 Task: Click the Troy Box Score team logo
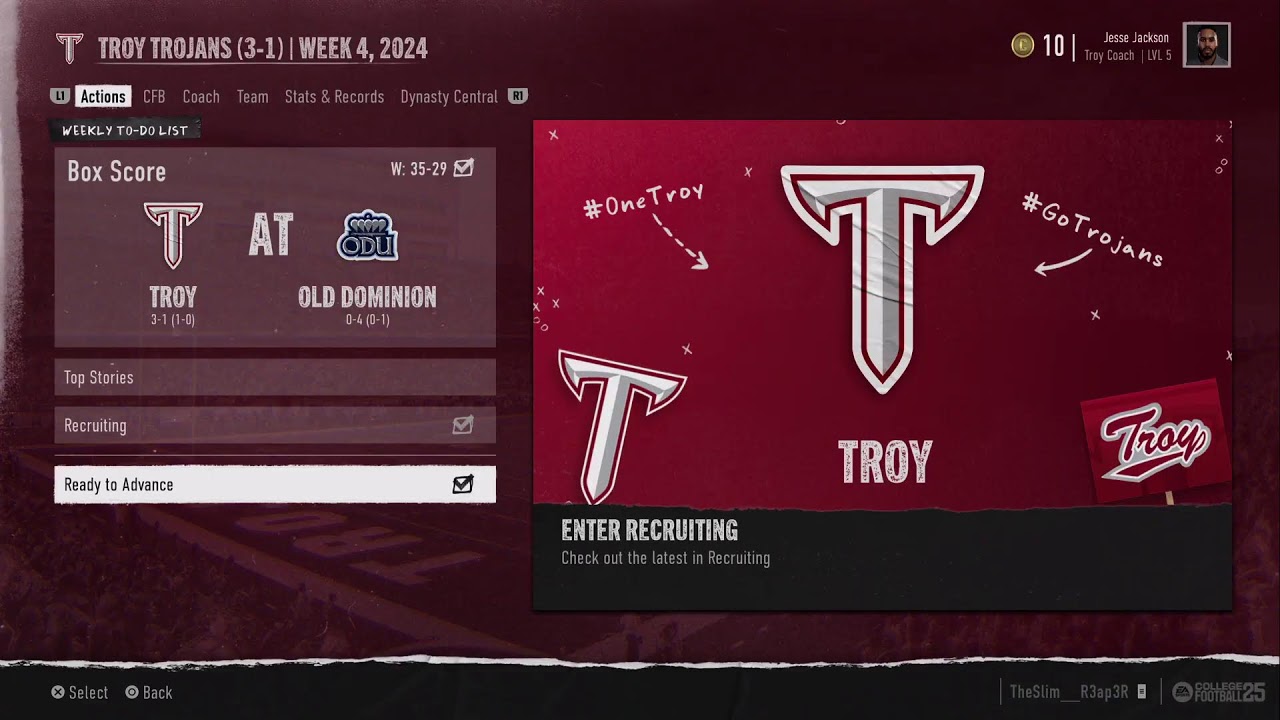pos(171,235)
